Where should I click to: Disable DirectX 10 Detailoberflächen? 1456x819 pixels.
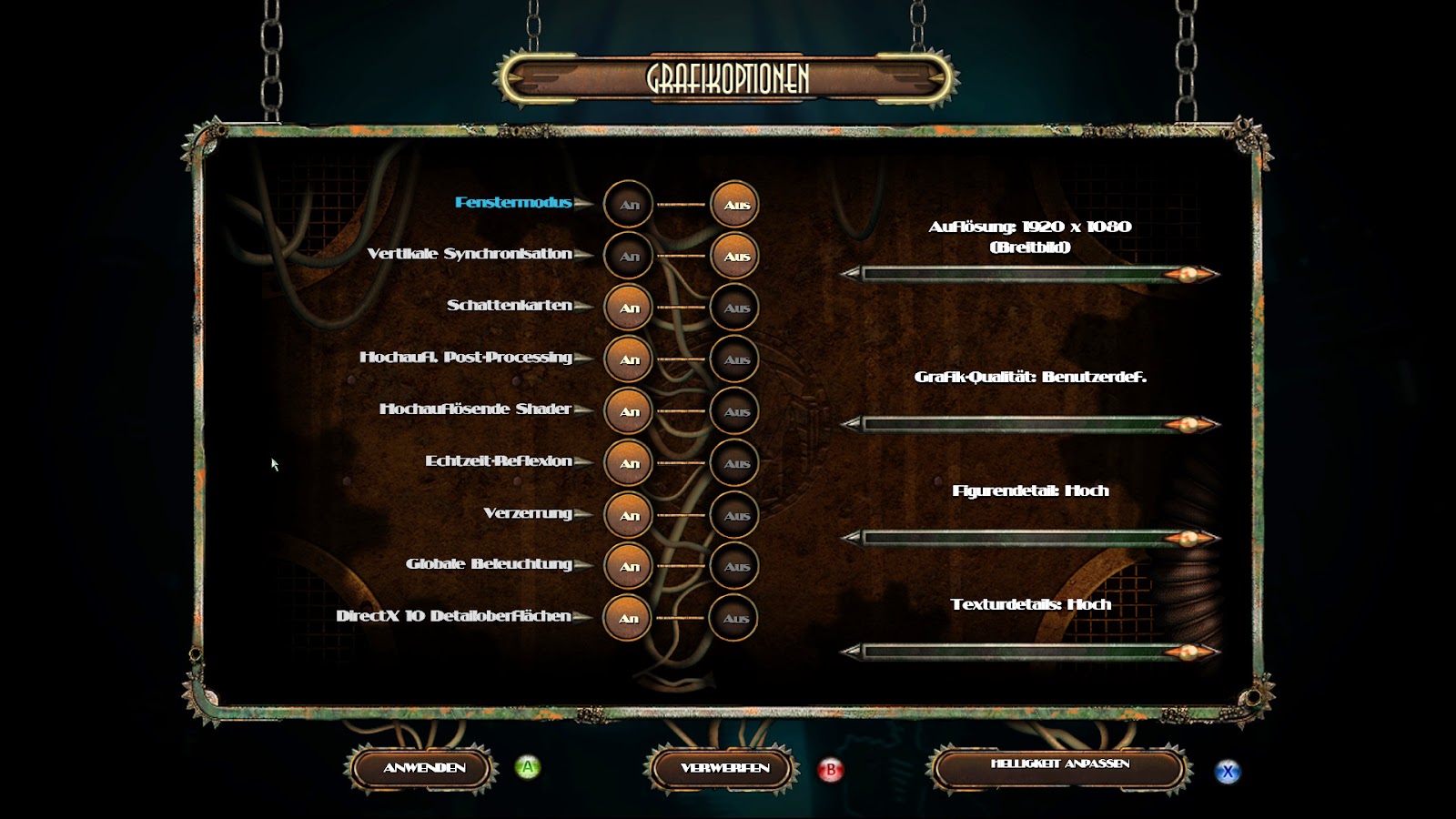pyautogui.click(x=733, y=619)
